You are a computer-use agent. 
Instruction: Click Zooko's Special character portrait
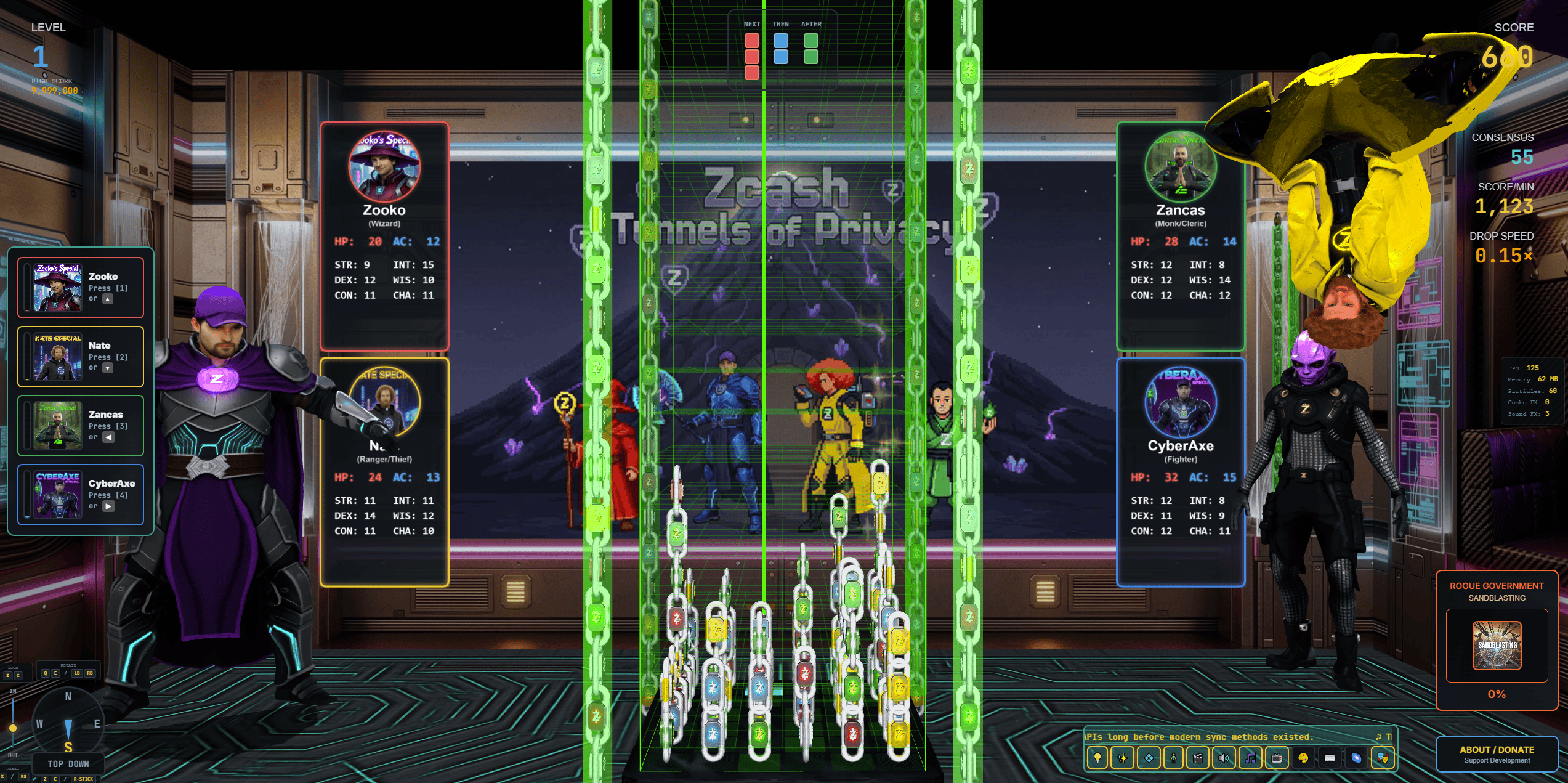point(384,166)
